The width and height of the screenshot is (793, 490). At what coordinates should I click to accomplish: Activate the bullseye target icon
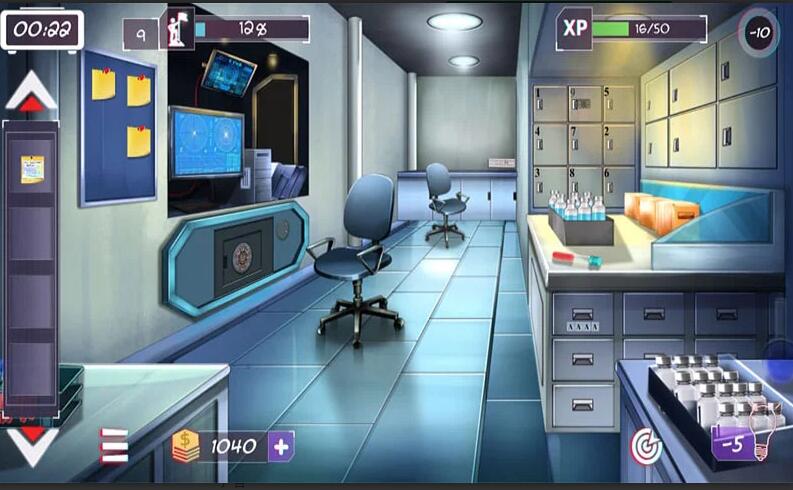point(647,446)
